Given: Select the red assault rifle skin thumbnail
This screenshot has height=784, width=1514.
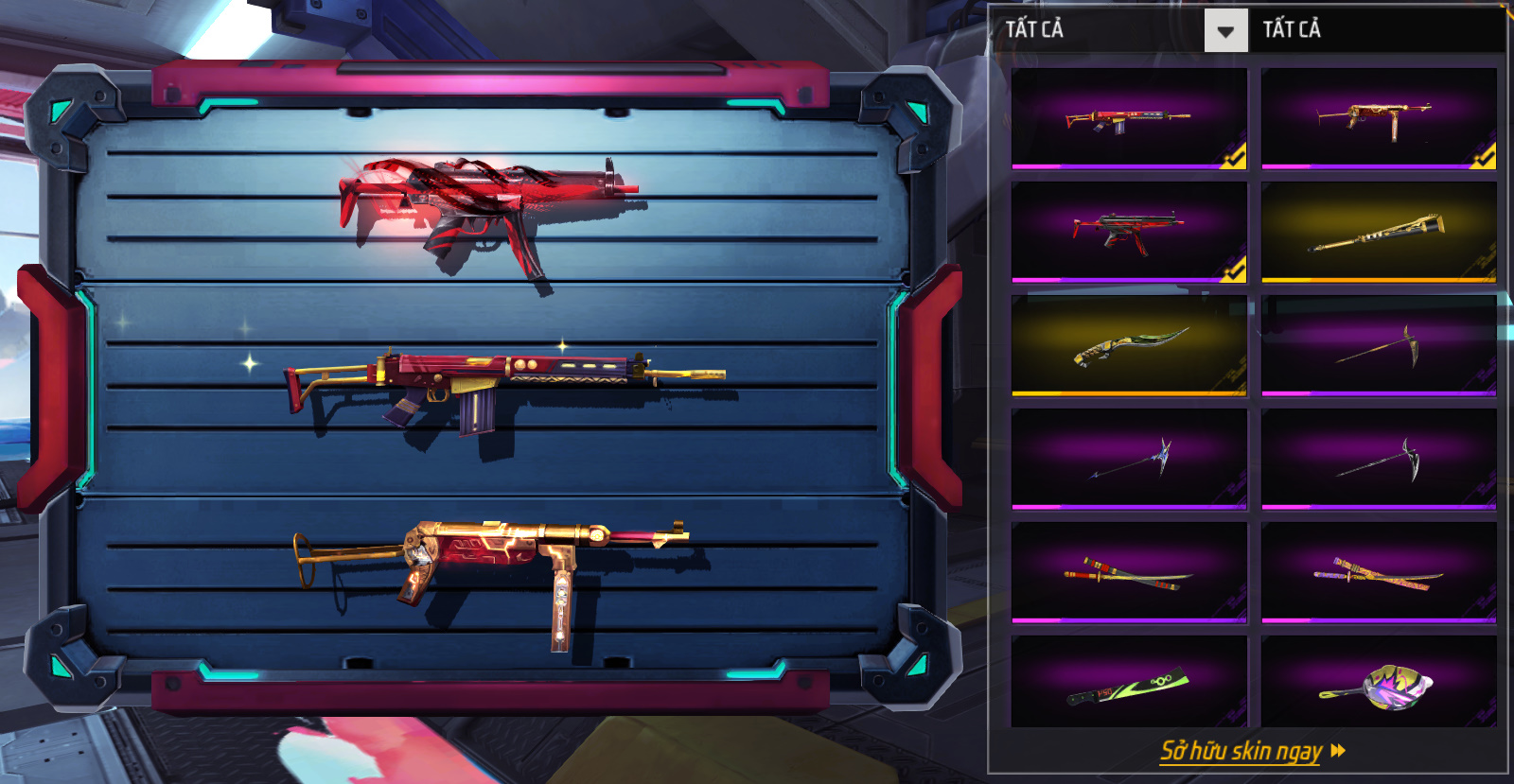Looking at the screenshot, I should (1129, 118).
